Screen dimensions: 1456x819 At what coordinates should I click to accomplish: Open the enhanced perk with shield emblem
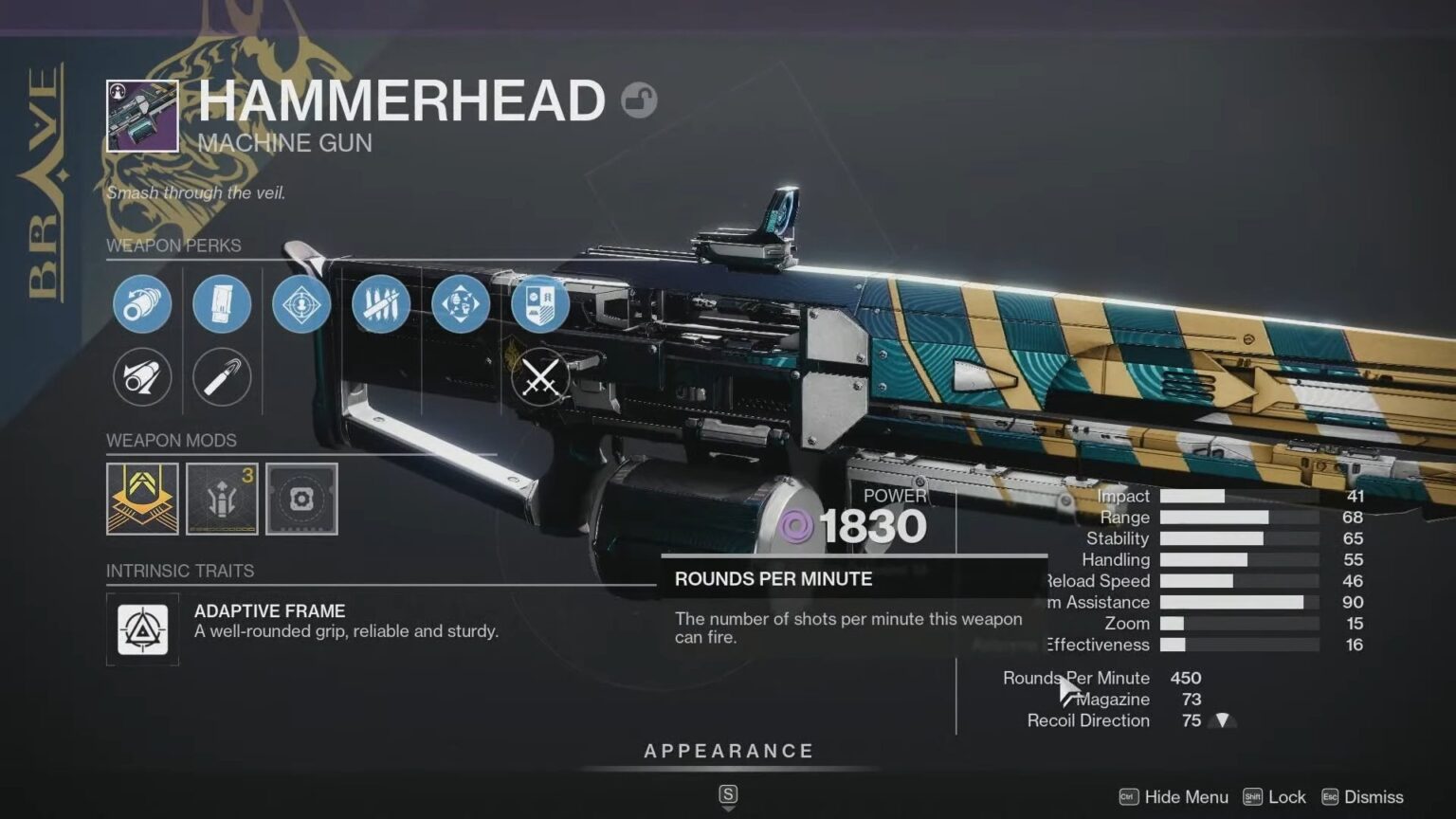coord(540,303)
